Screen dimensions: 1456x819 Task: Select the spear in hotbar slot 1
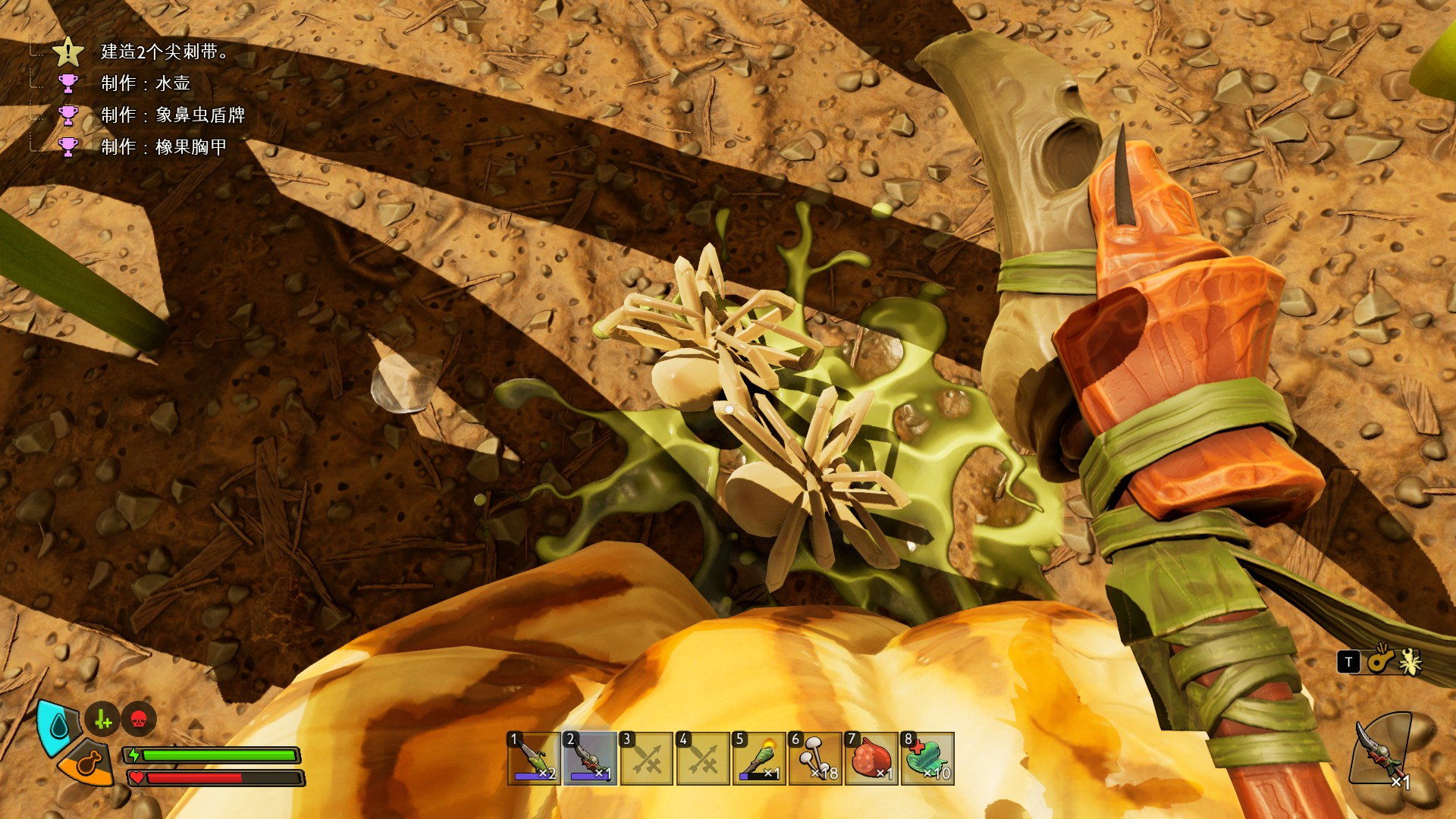(534, 758)
